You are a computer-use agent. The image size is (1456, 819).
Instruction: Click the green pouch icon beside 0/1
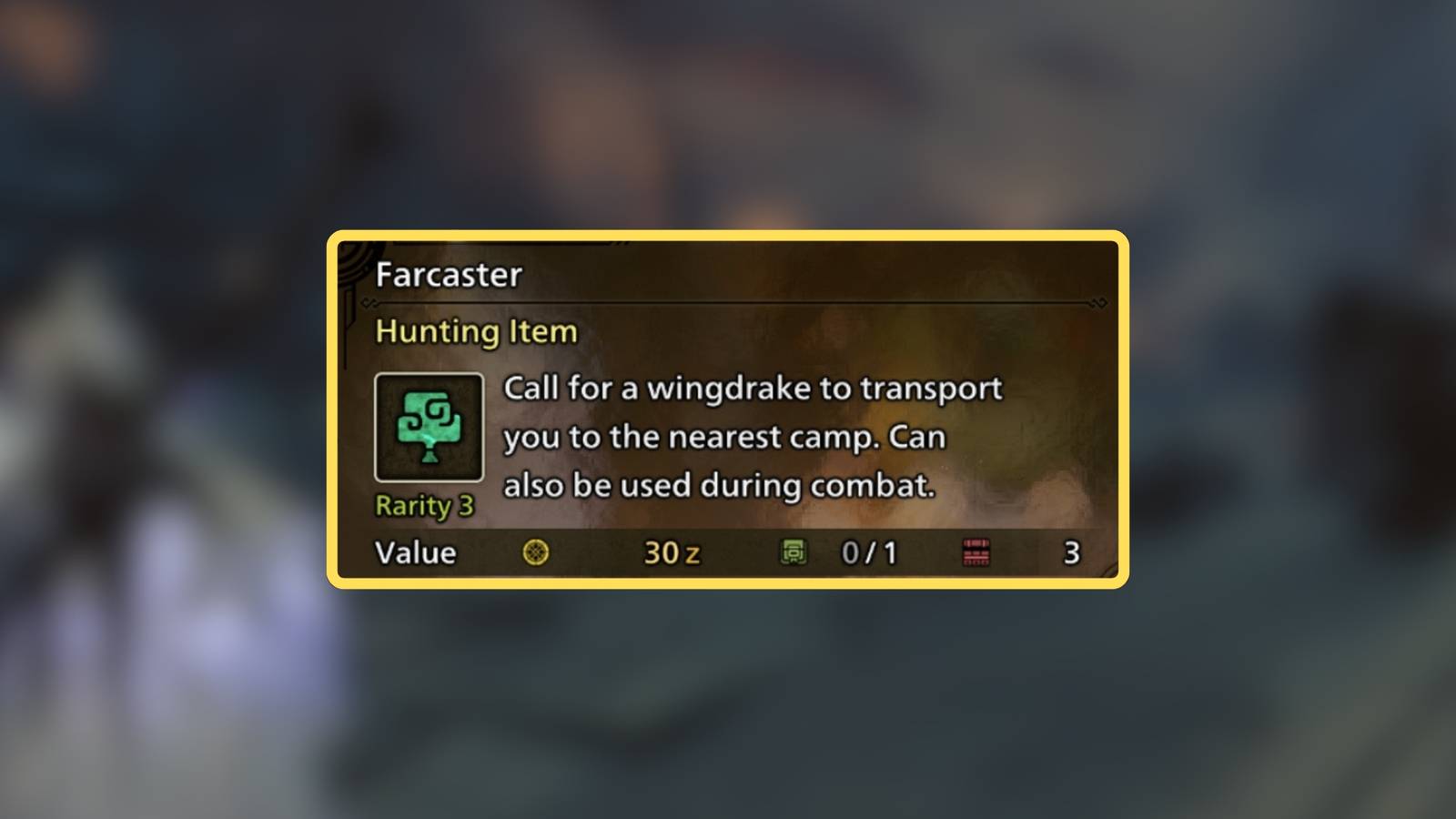(794, 553)
